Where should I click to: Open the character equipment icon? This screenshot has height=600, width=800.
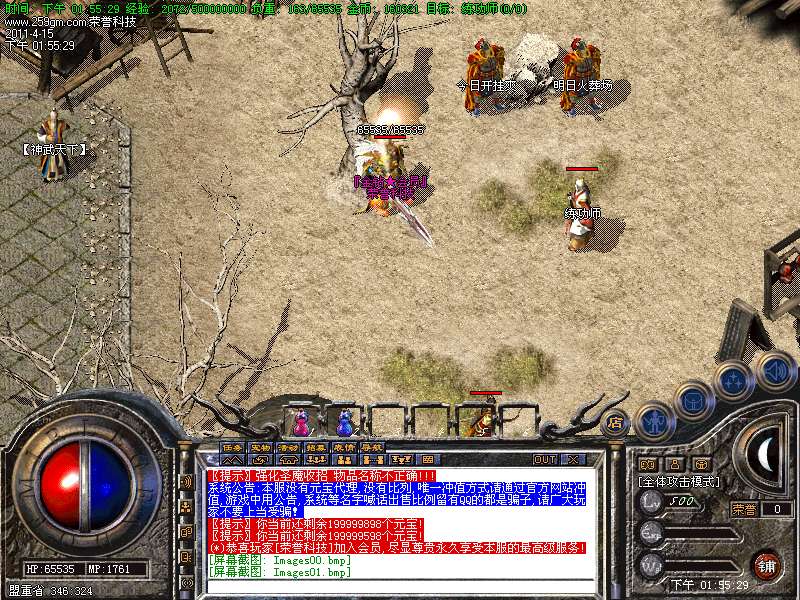(x=653, y=420)
